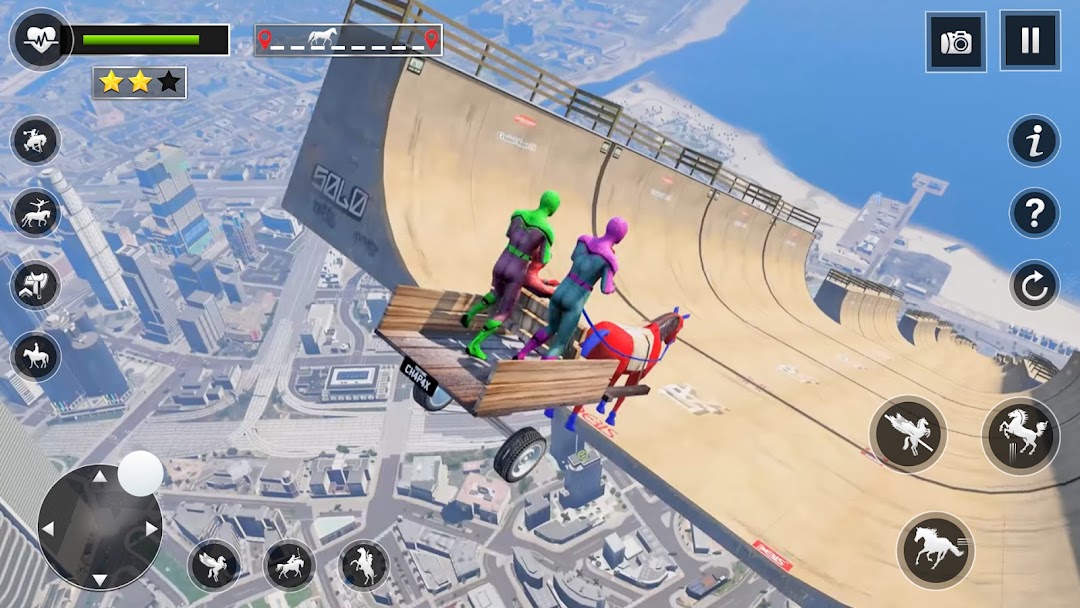Viewport: 1080px width, 608px height.
Task: Select the rider on walking horse icon
Action: coord(36,357)
